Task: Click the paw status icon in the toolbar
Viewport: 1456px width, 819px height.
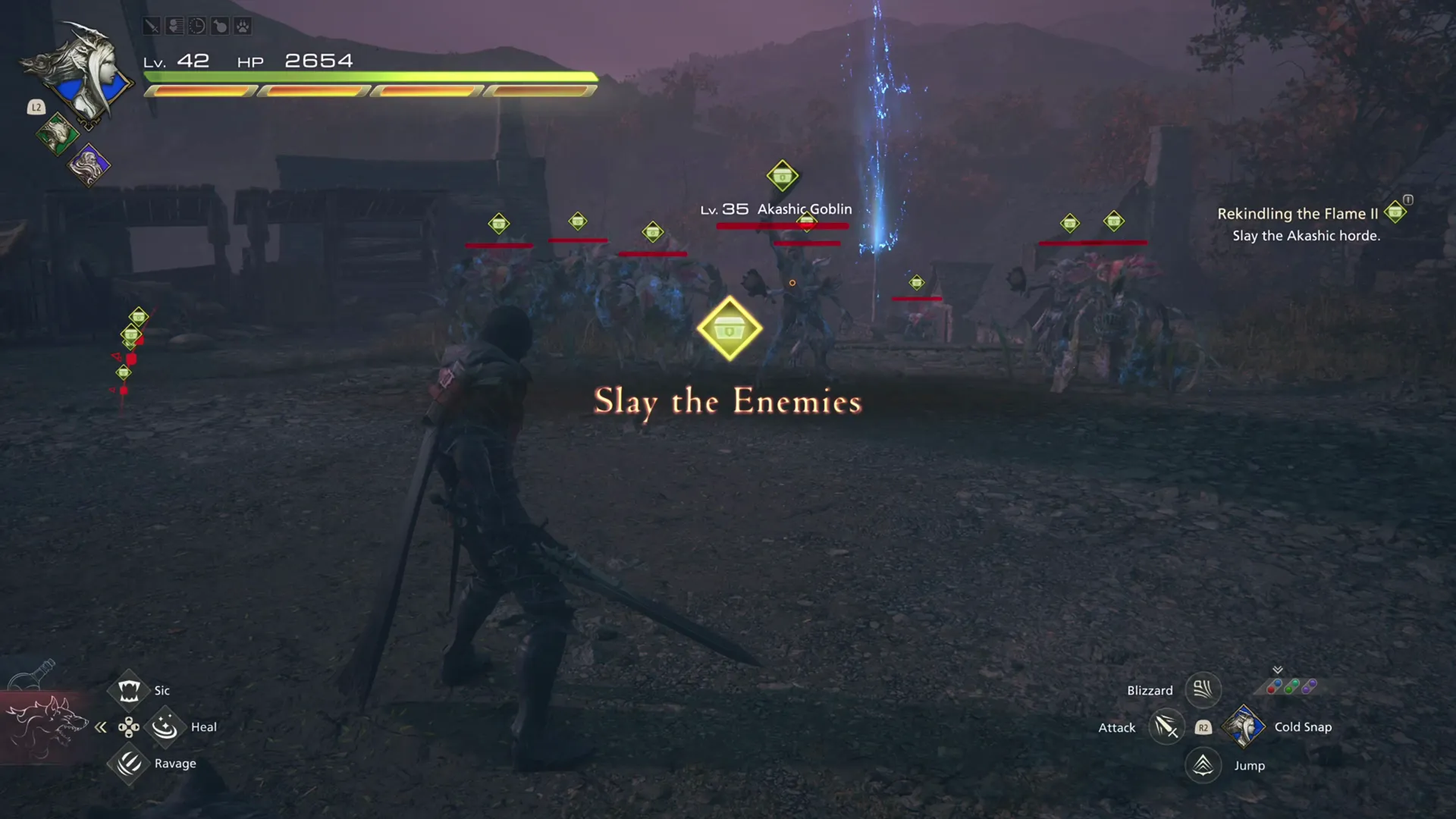Action: [x=244, y=26]
